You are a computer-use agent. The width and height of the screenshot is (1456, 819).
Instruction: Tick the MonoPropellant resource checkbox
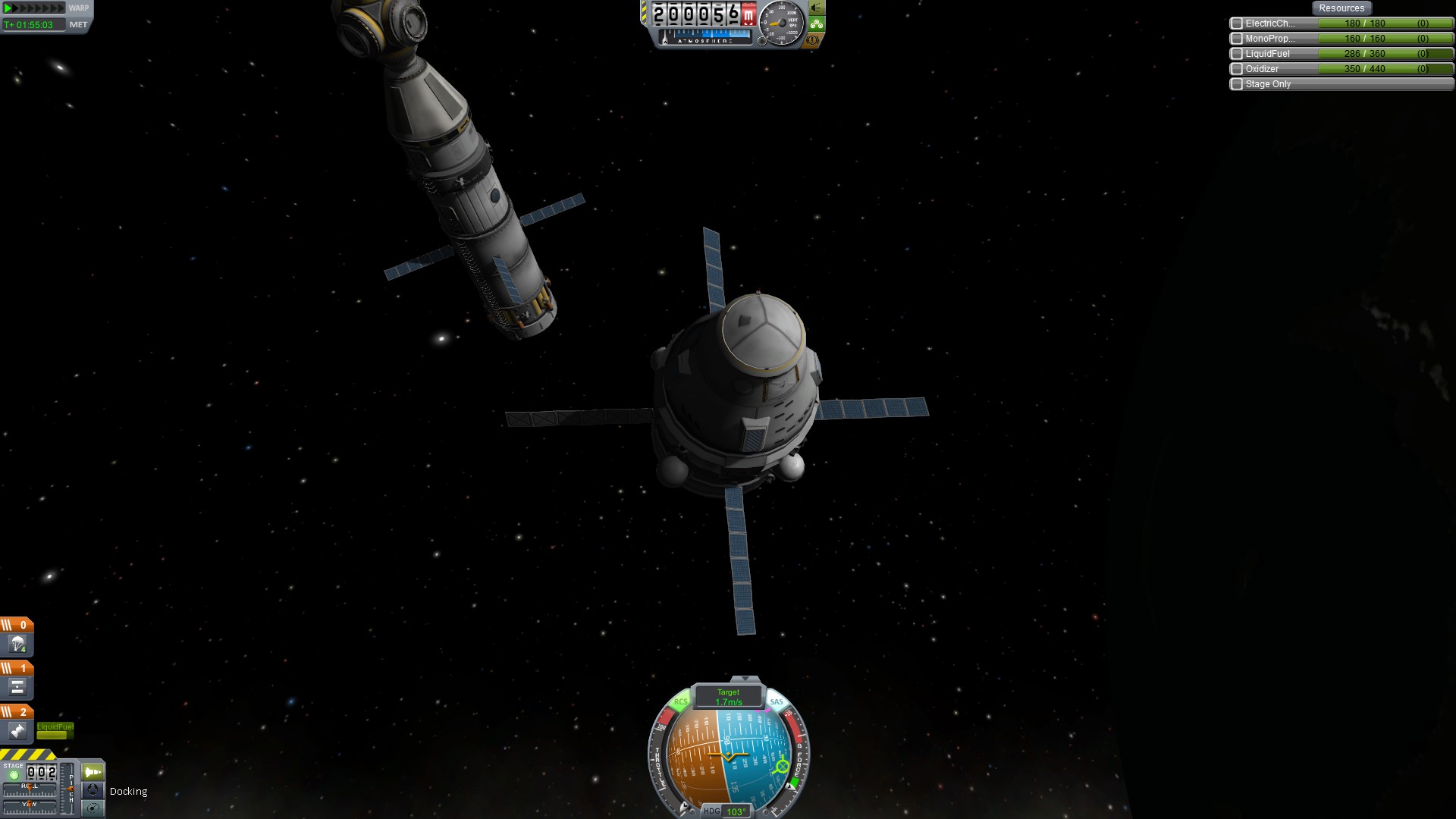click(1237, 39)
